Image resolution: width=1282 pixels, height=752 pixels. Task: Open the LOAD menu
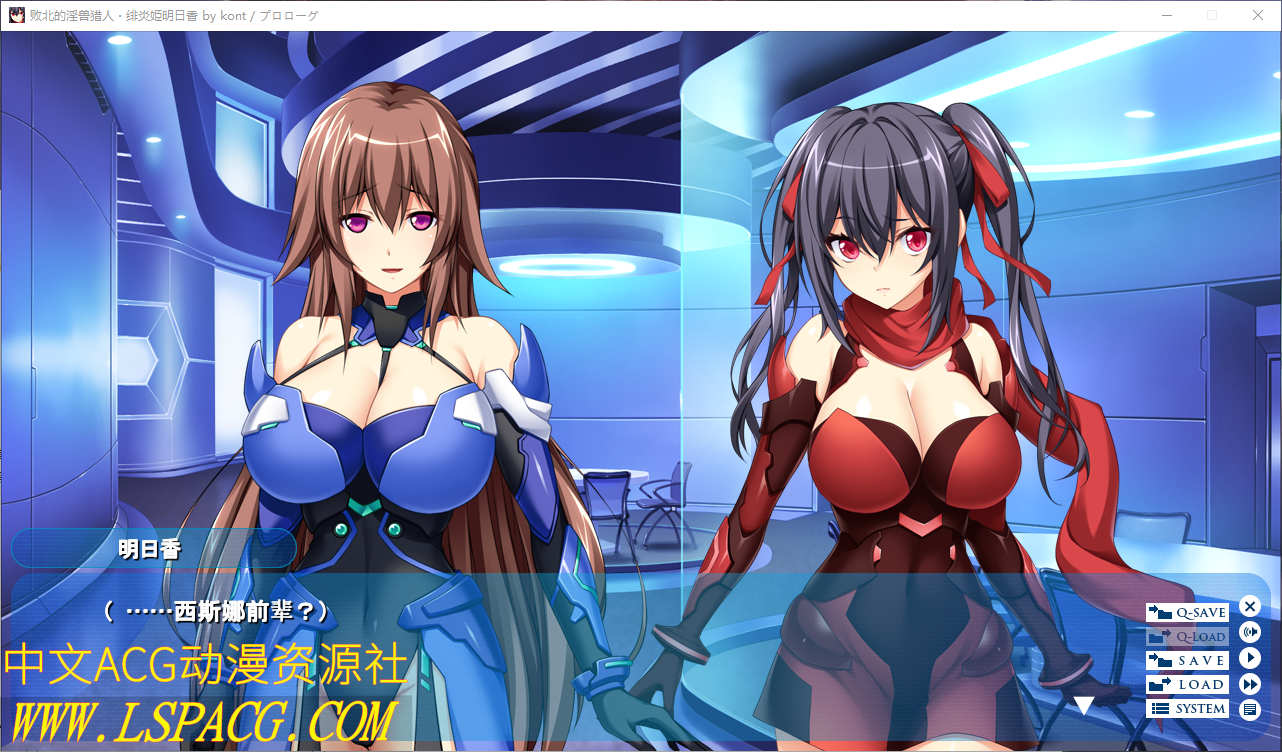[1187, 684]
